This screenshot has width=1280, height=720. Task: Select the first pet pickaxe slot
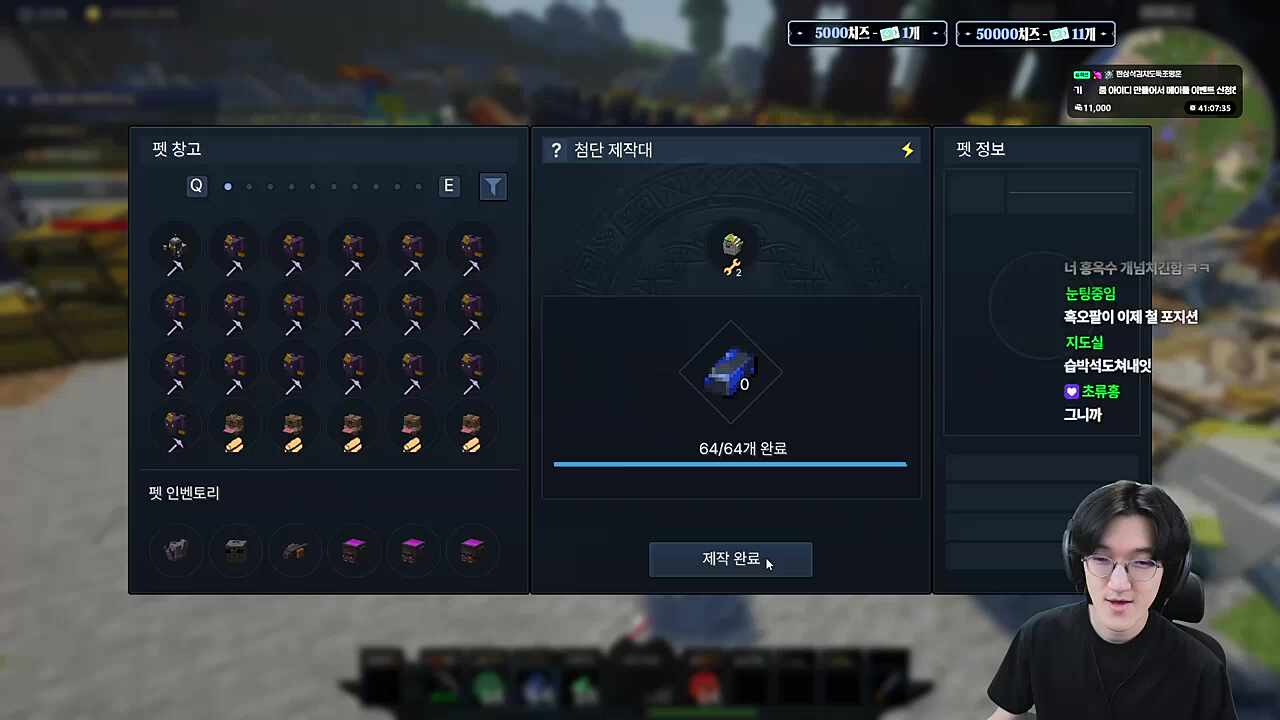click(175, 252)
